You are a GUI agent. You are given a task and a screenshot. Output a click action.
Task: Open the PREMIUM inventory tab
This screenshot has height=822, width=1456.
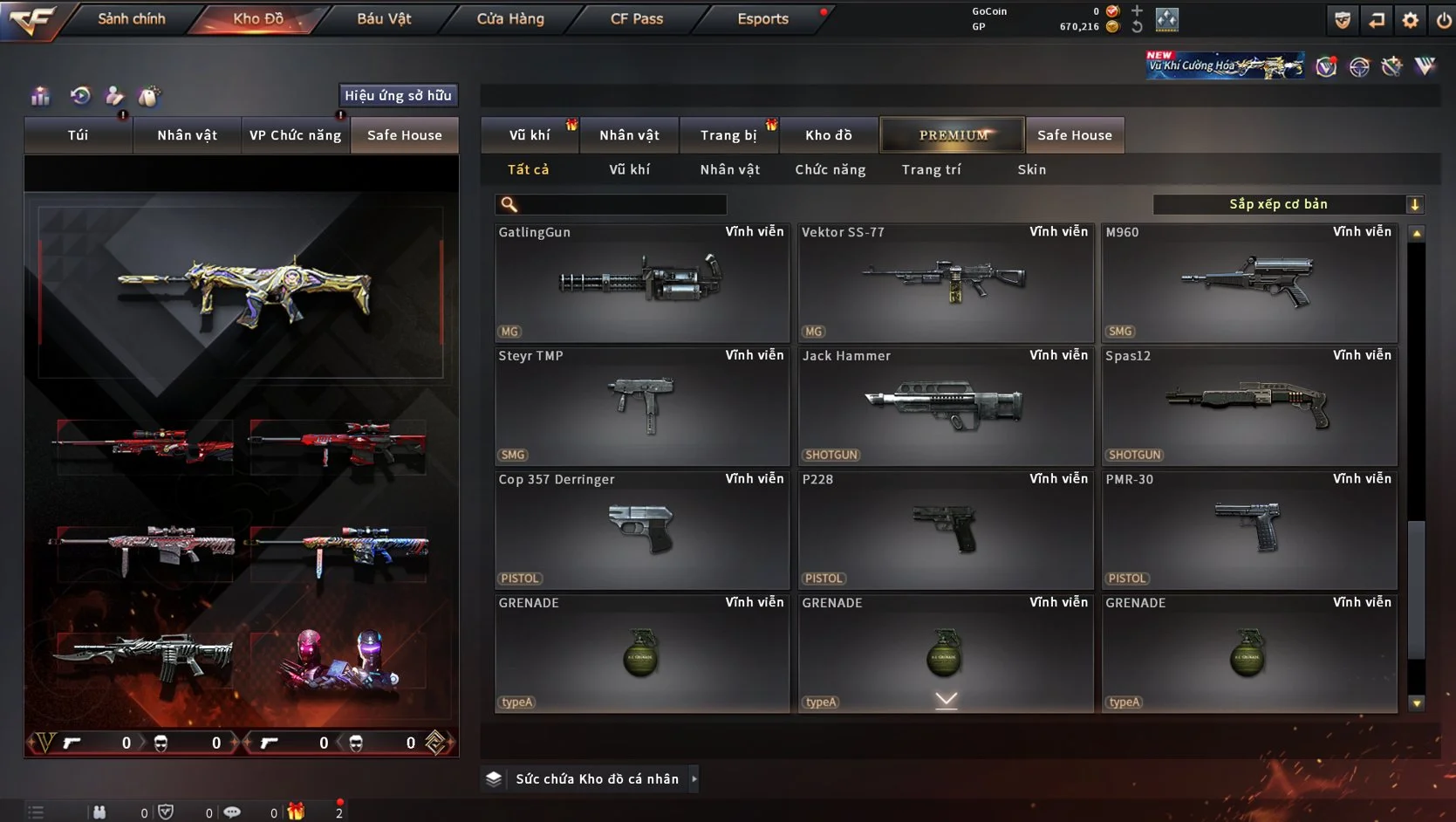pyautogui.click(x=953, y=135)
